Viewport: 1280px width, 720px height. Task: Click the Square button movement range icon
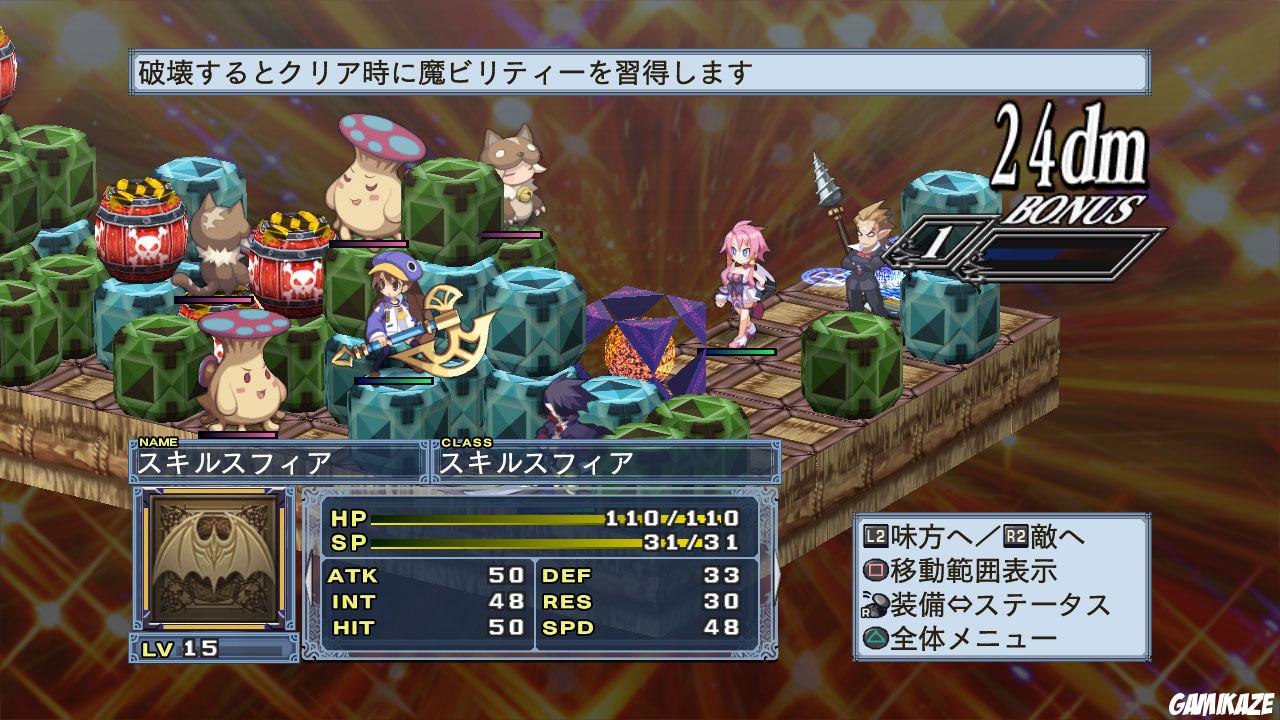click(877, 570)
